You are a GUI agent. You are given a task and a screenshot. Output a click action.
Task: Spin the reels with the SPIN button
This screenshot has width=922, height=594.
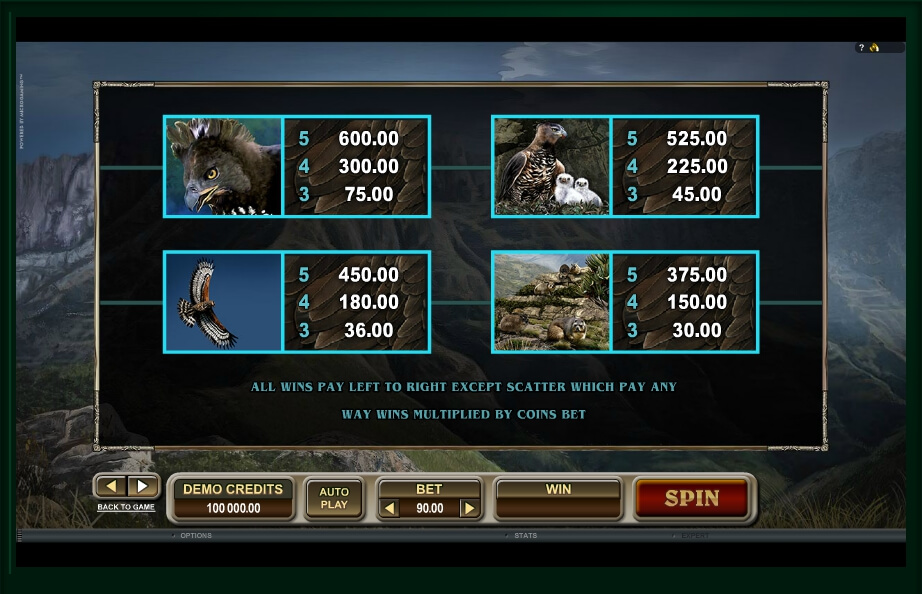[x=691, y=498]
